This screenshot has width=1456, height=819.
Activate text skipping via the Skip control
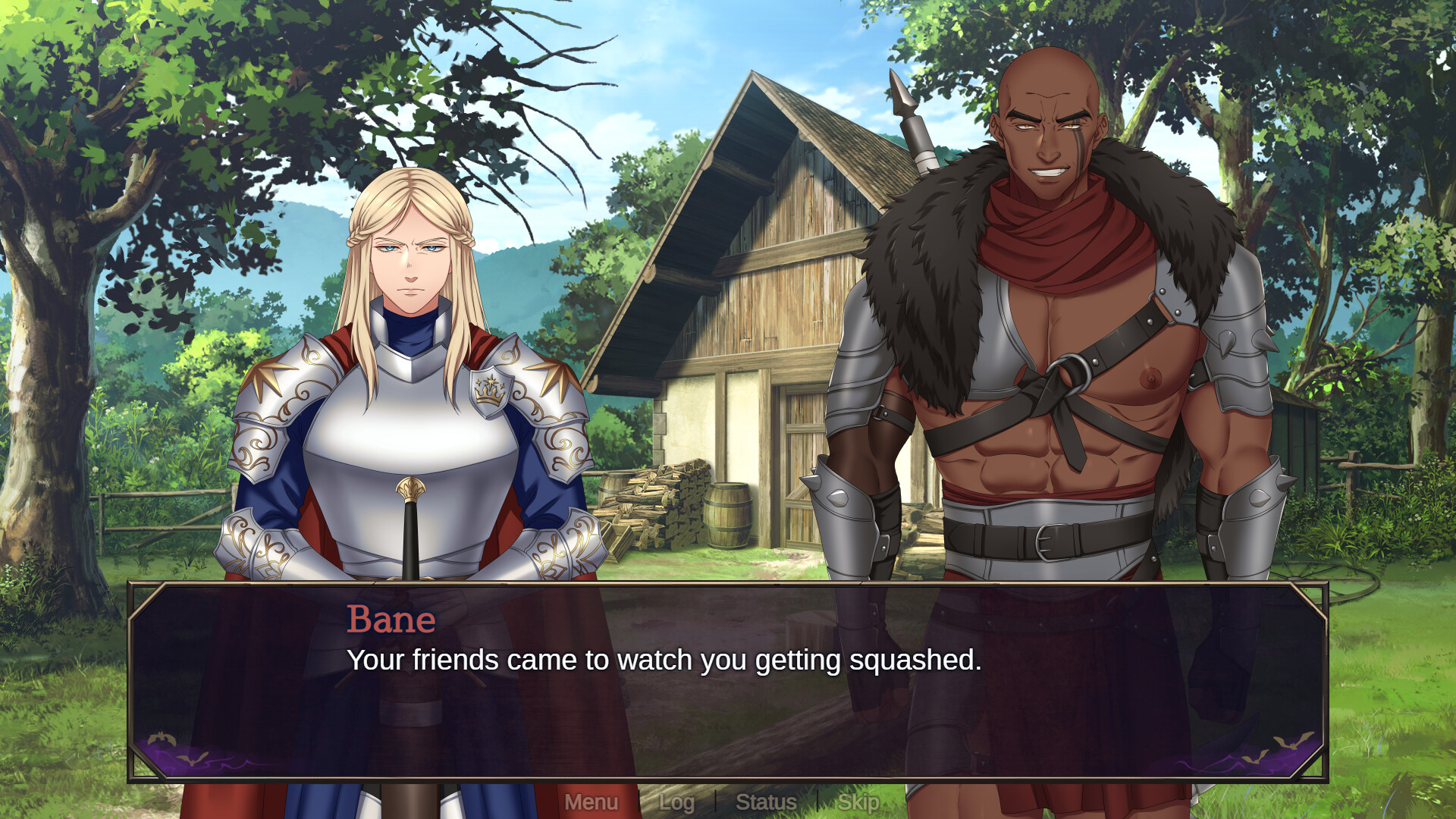pyautogui.click(x=859, y=802)
